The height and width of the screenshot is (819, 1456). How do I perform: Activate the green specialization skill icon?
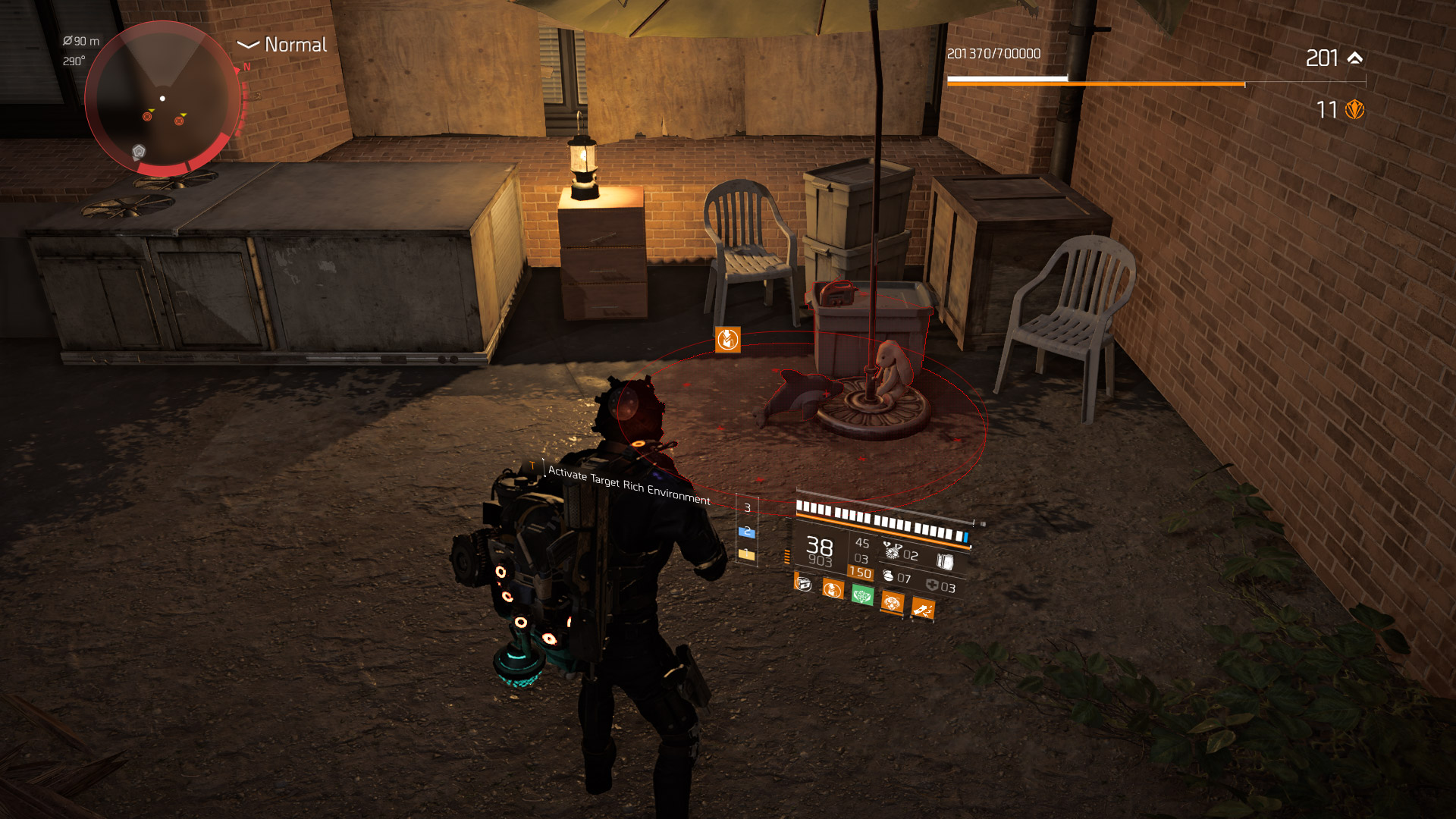(862, 595)
